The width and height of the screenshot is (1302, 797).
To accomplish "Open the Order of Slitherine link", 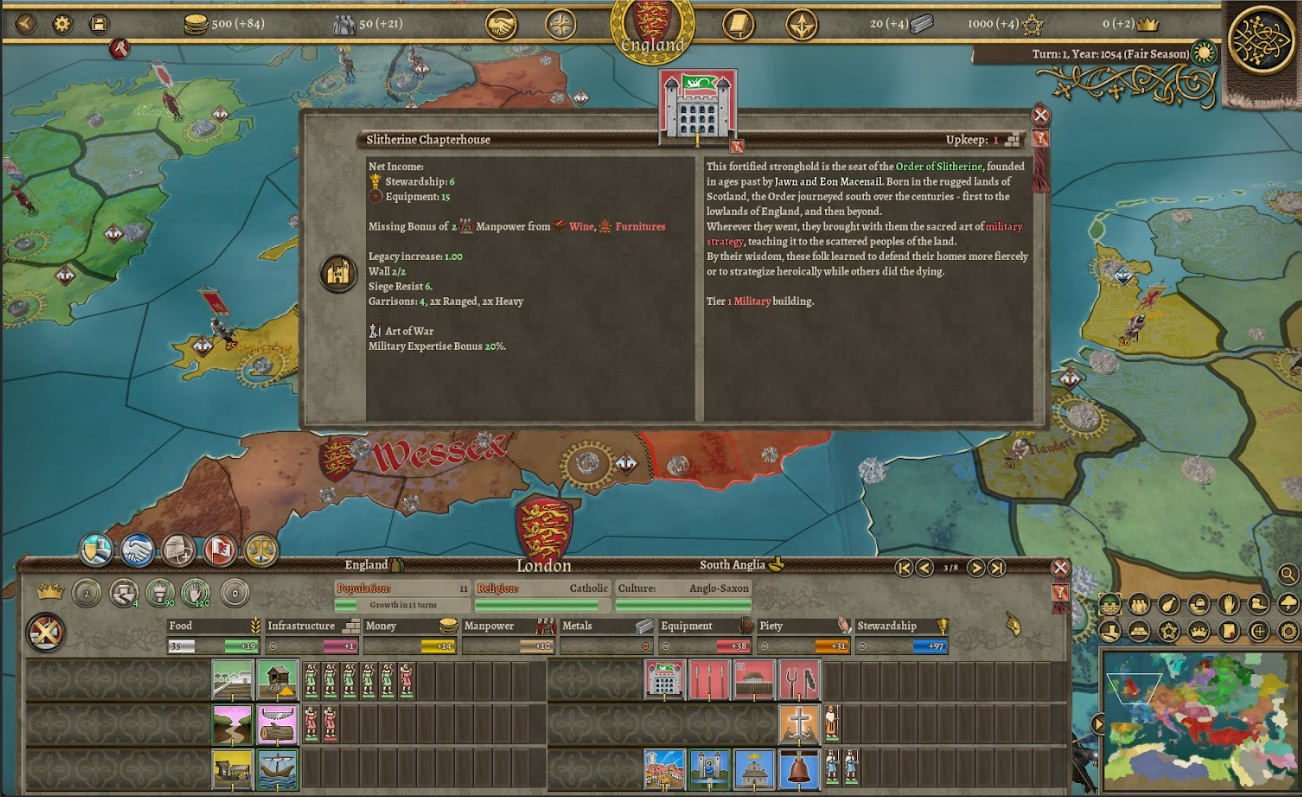I will (x=938, y=166).
